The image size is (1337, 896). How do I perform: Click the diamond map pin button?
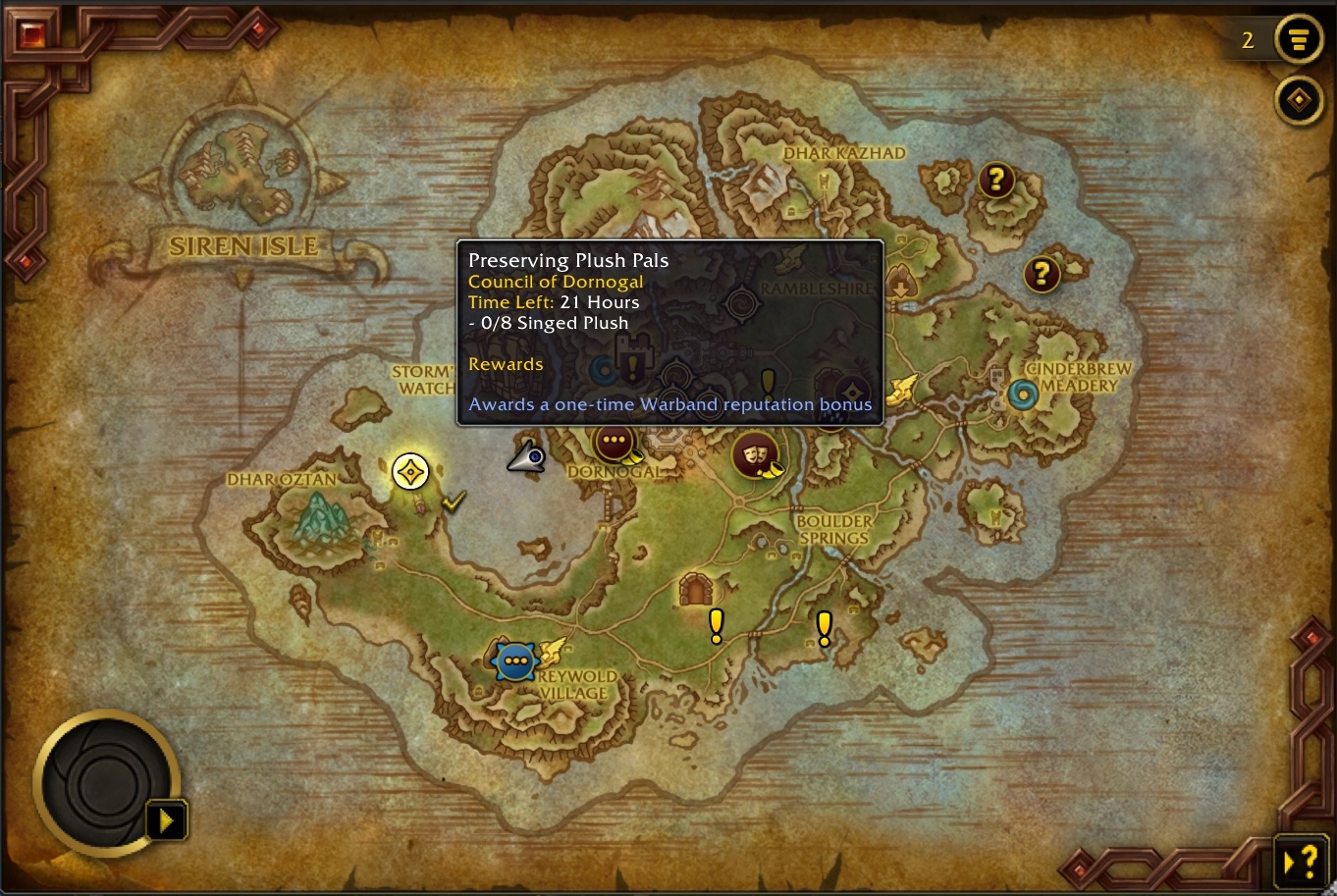[1298, 100]
